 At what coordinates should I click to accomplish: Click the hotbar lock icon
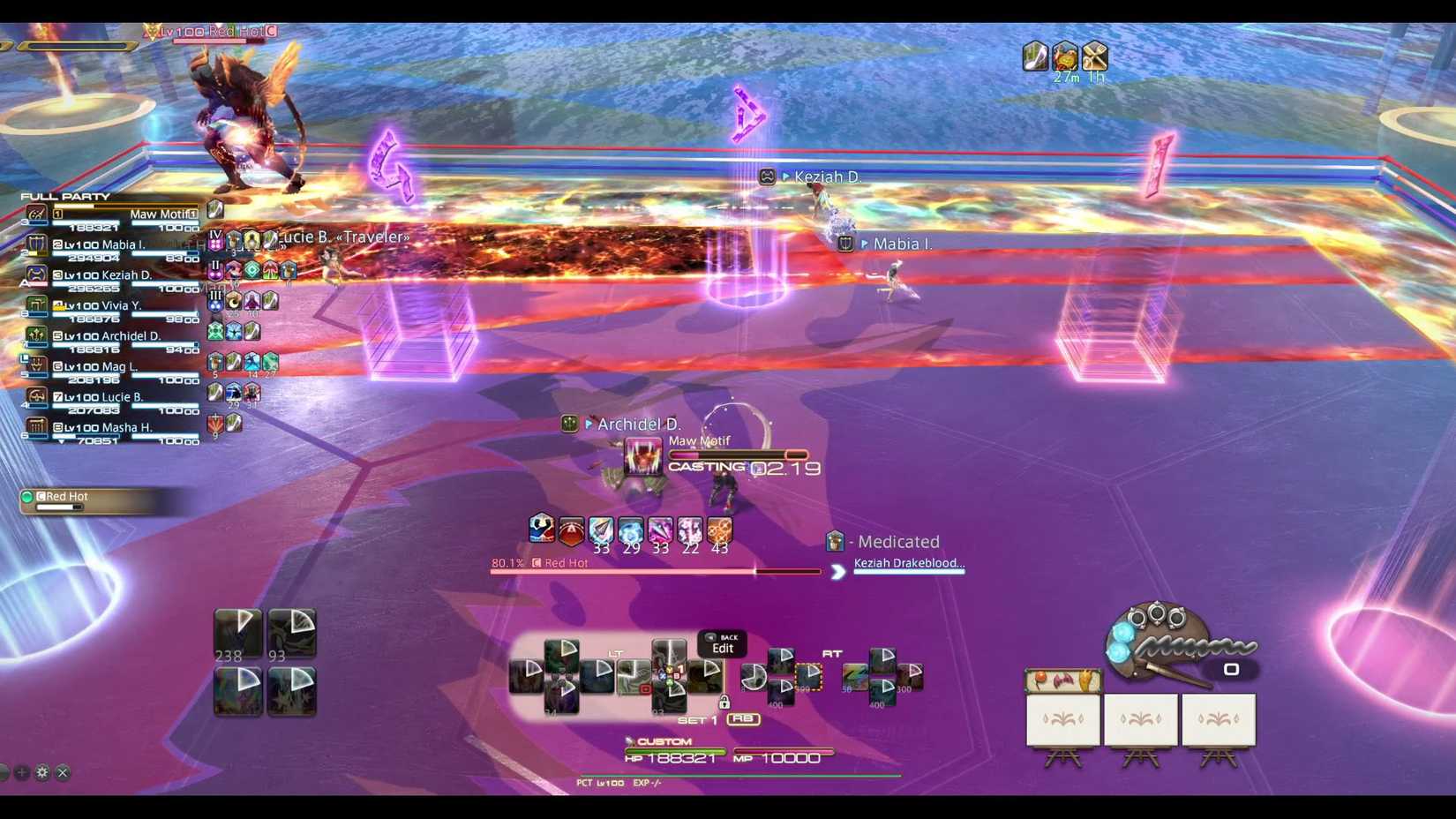(724, 703)
